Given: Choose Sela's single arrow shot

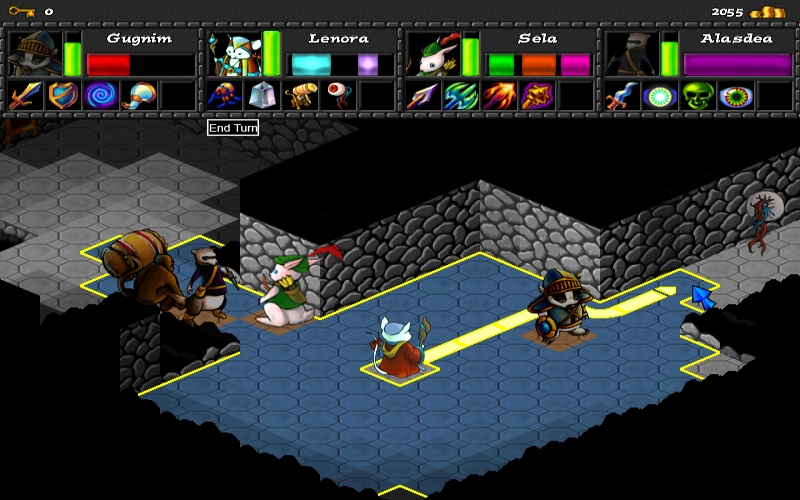Looking at the screenshot, I should [421, 96].
